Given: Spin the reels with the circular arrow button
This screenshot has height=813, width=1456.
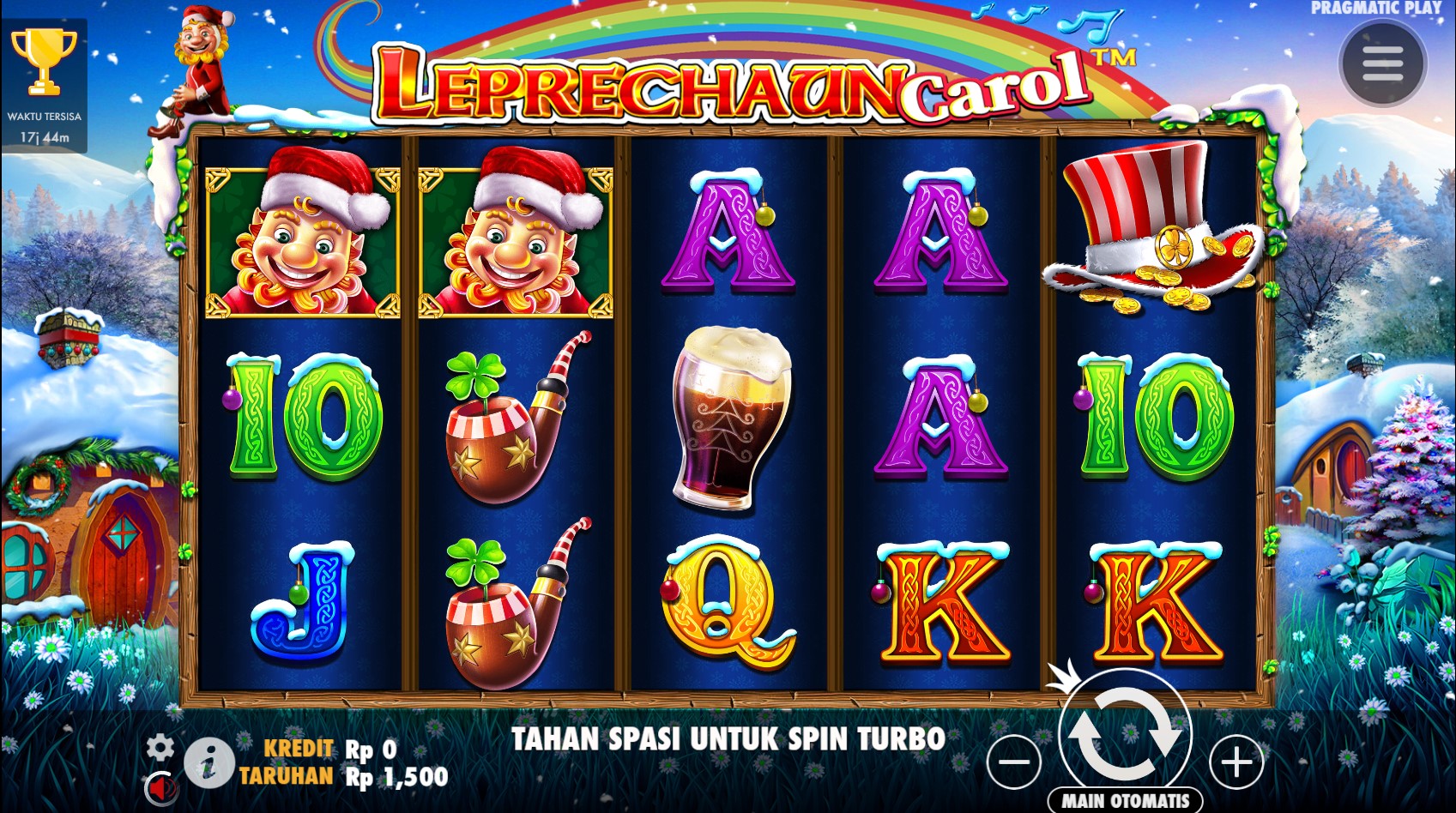Looking at the screenshot, I should click(x=1125, y=736).
